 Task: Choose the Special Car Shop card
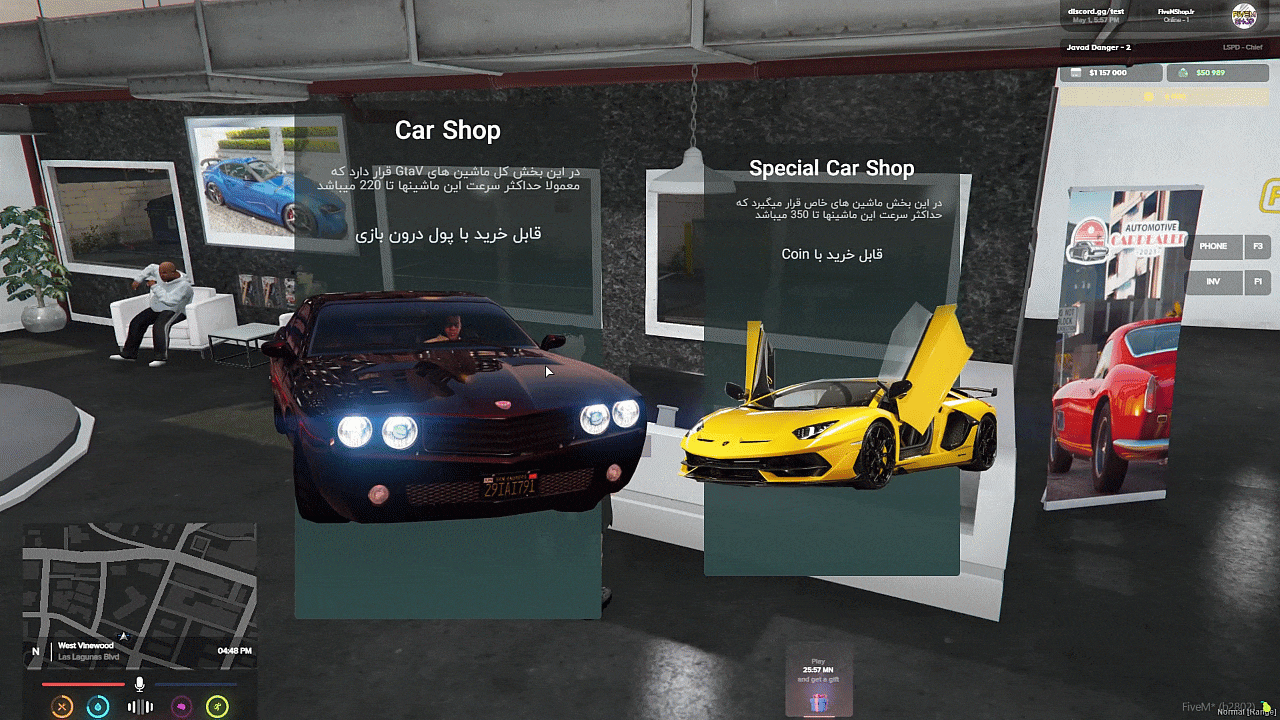tap(831, 370)
